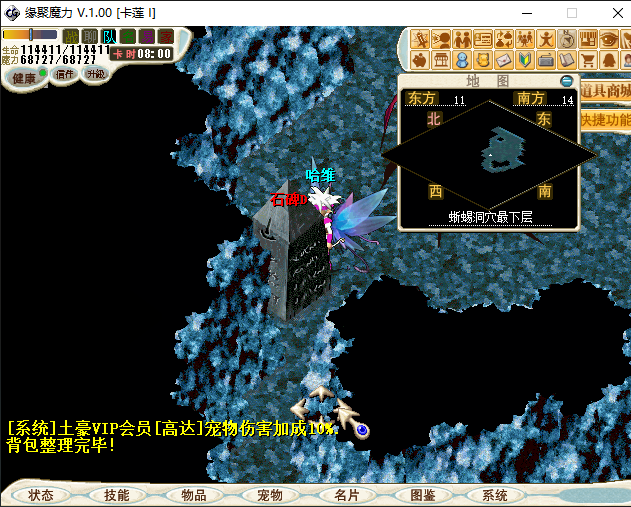The image size is (631, 507).
Task: Toggle the 战 battle switch
Action: click(71, 37)
